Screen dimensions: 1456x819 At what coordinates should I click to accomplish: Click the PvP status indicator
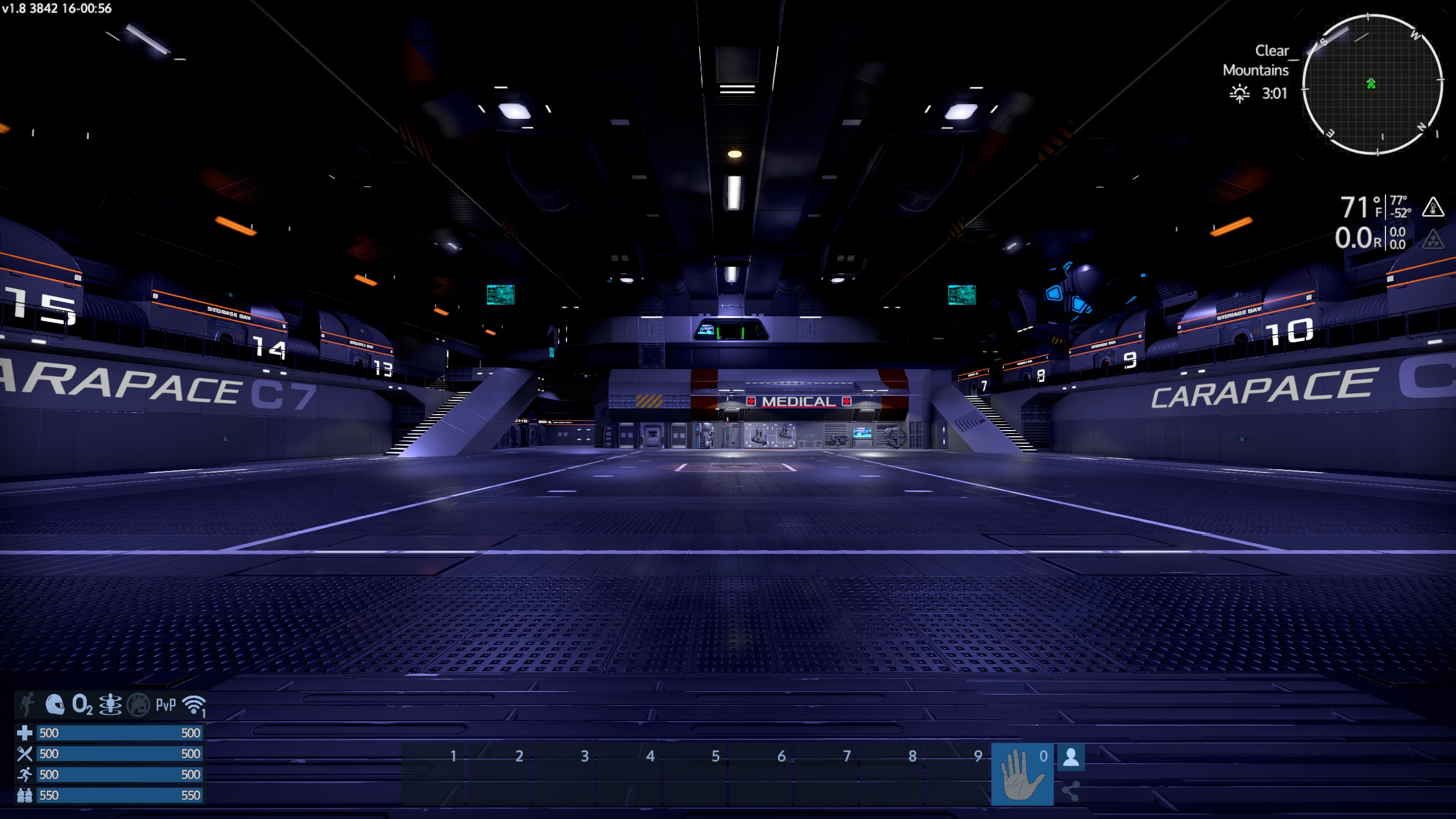166,705
